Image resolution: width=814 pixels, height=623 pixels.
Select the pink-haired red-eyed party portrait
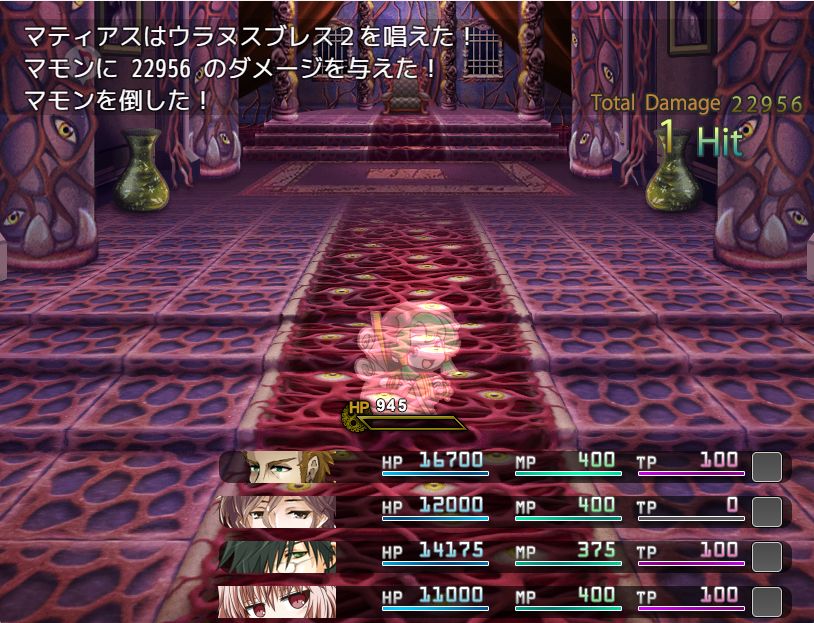[x=278, y=600]
